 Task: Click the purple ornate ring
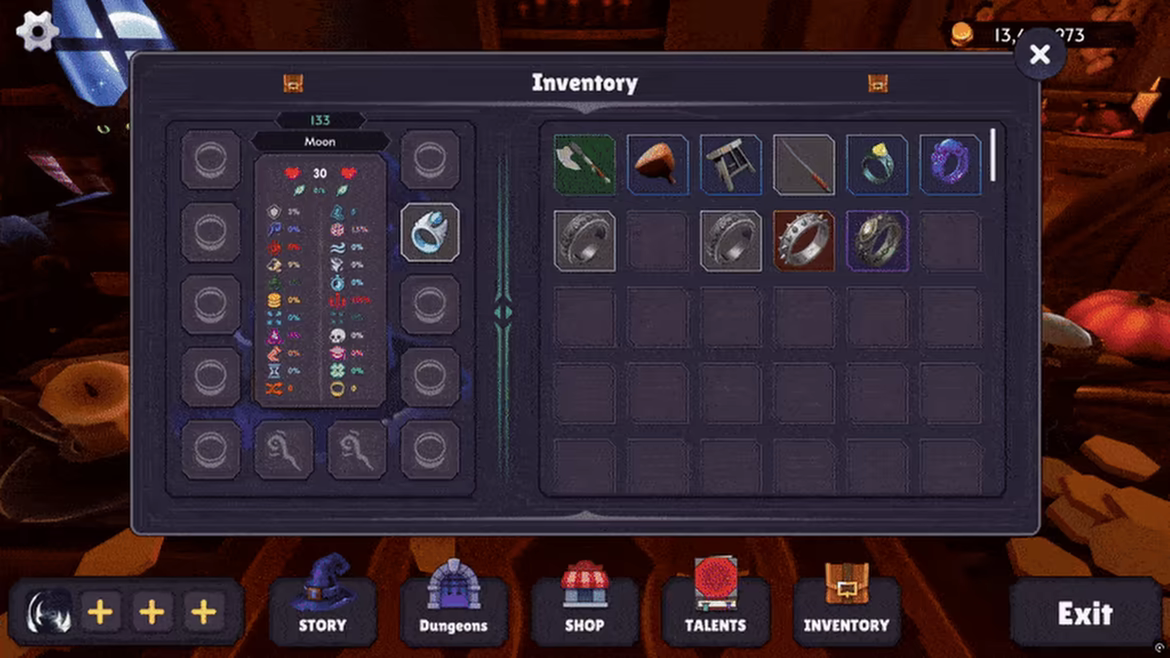950,165
